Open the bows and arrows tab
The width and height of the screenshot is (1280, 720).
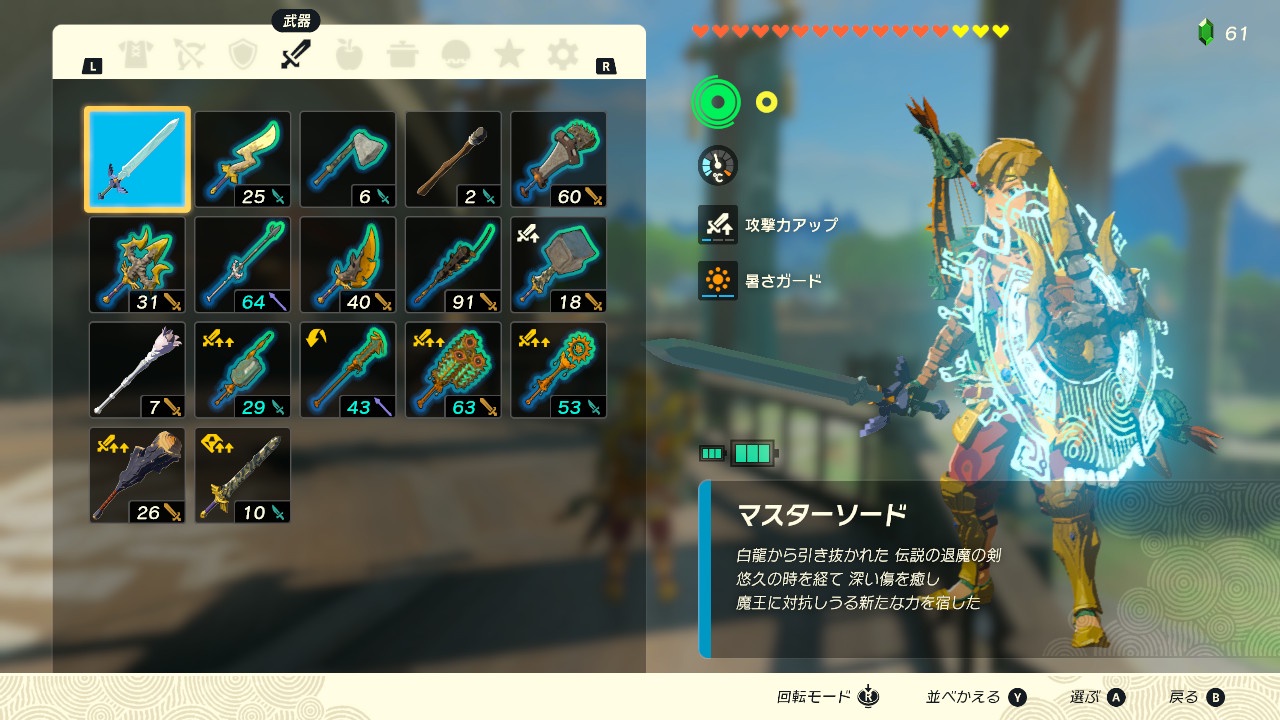(189, 55)
